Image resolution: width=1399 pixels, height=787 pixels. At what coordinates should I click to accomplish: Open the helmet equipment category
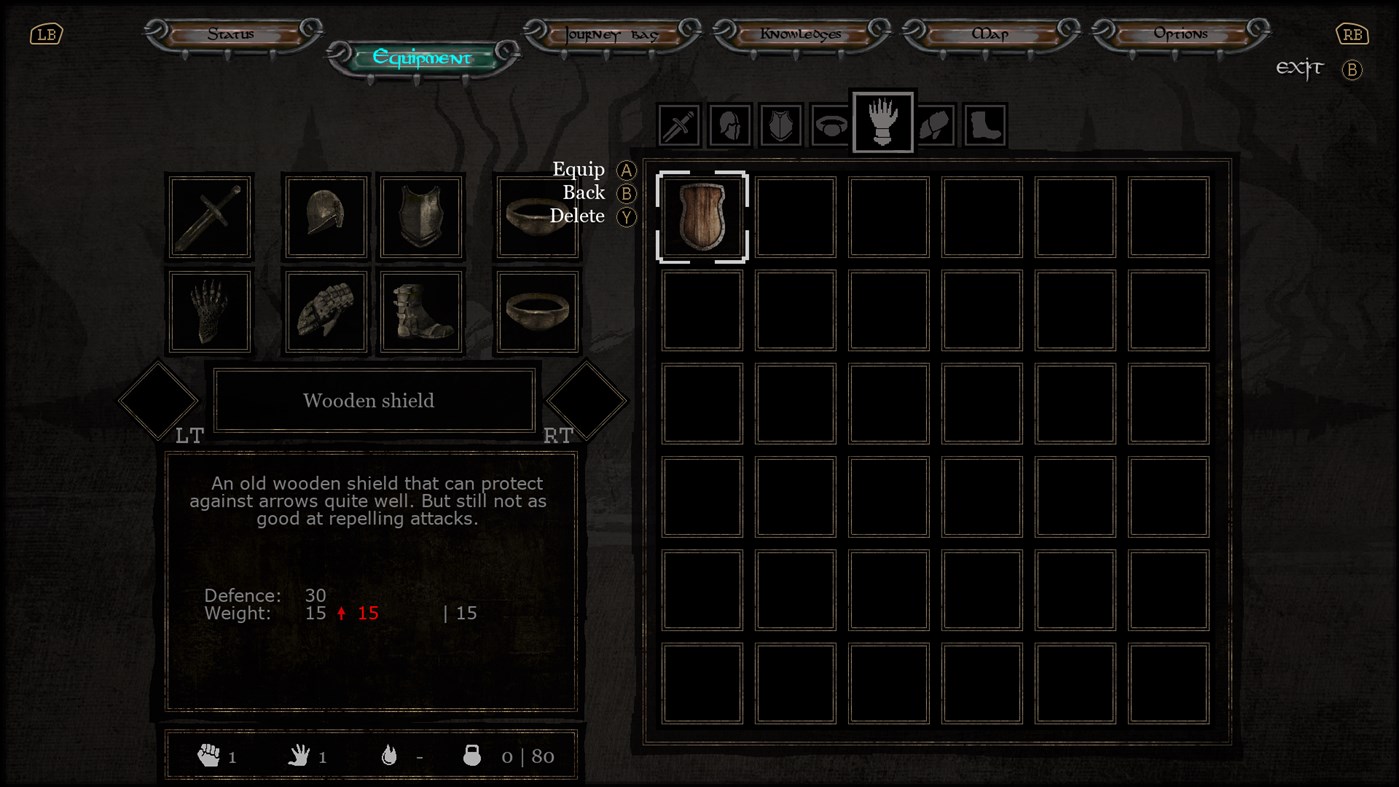pos(730,124)
